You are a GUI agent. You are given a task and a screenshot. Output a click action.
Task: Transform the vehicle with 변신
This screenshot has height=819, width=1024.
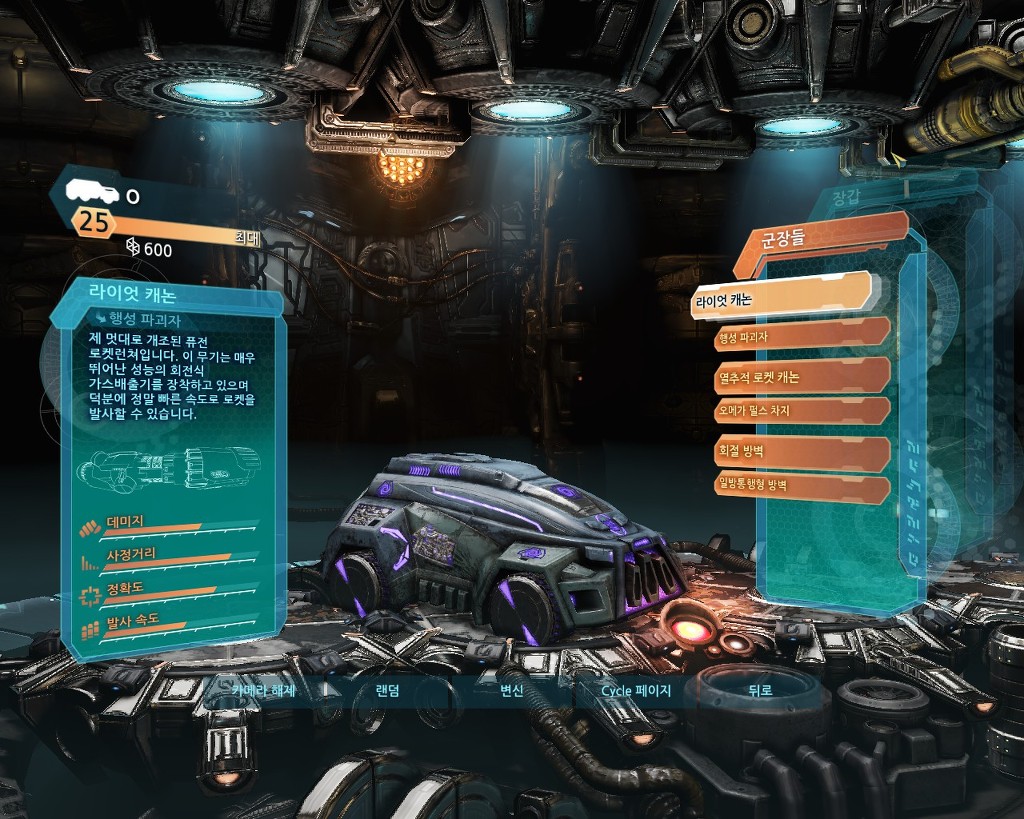[511, 690]
